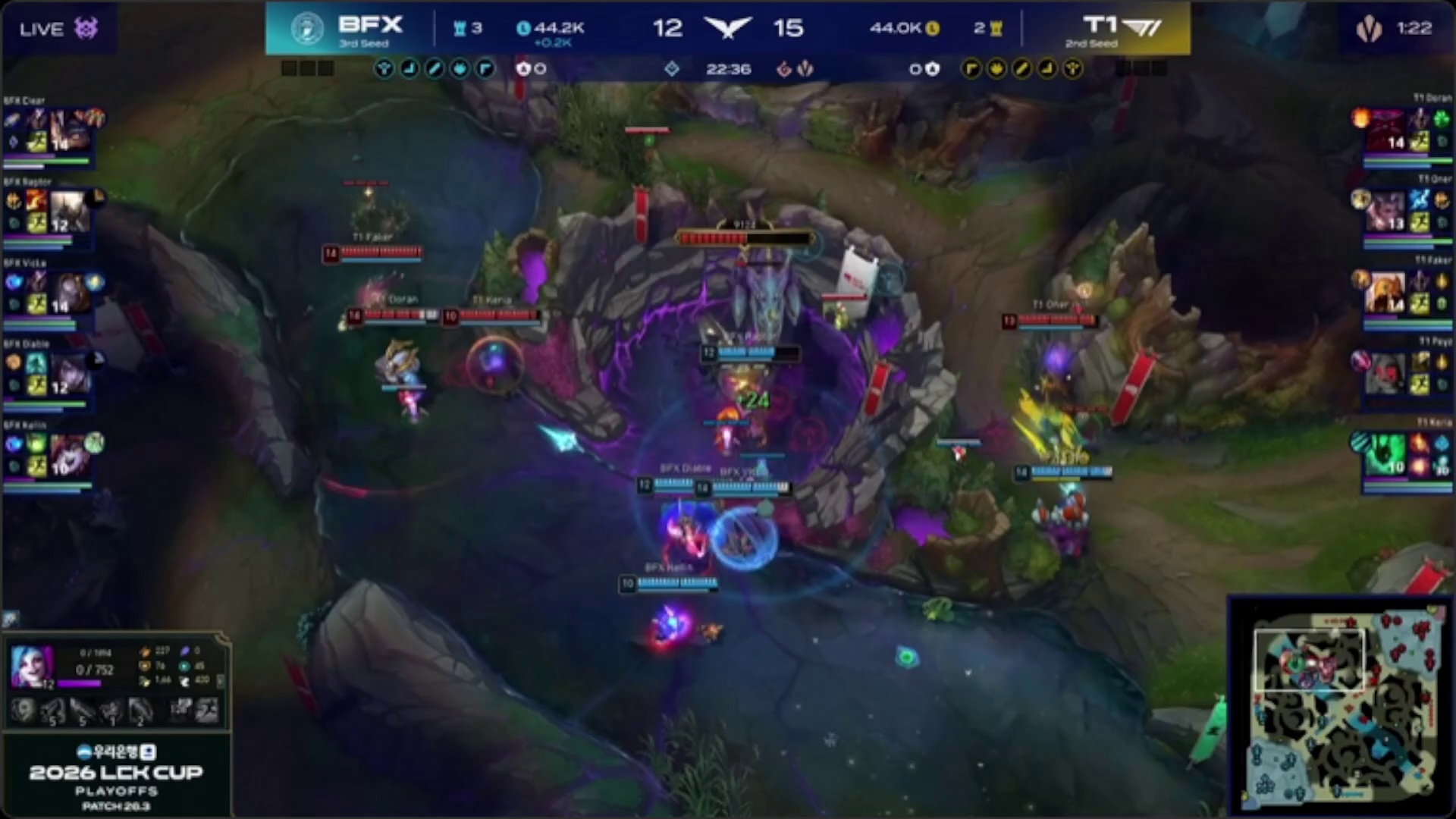
Task: Click Oner's blue Smite spell icon
Action: click(1419, 199)
